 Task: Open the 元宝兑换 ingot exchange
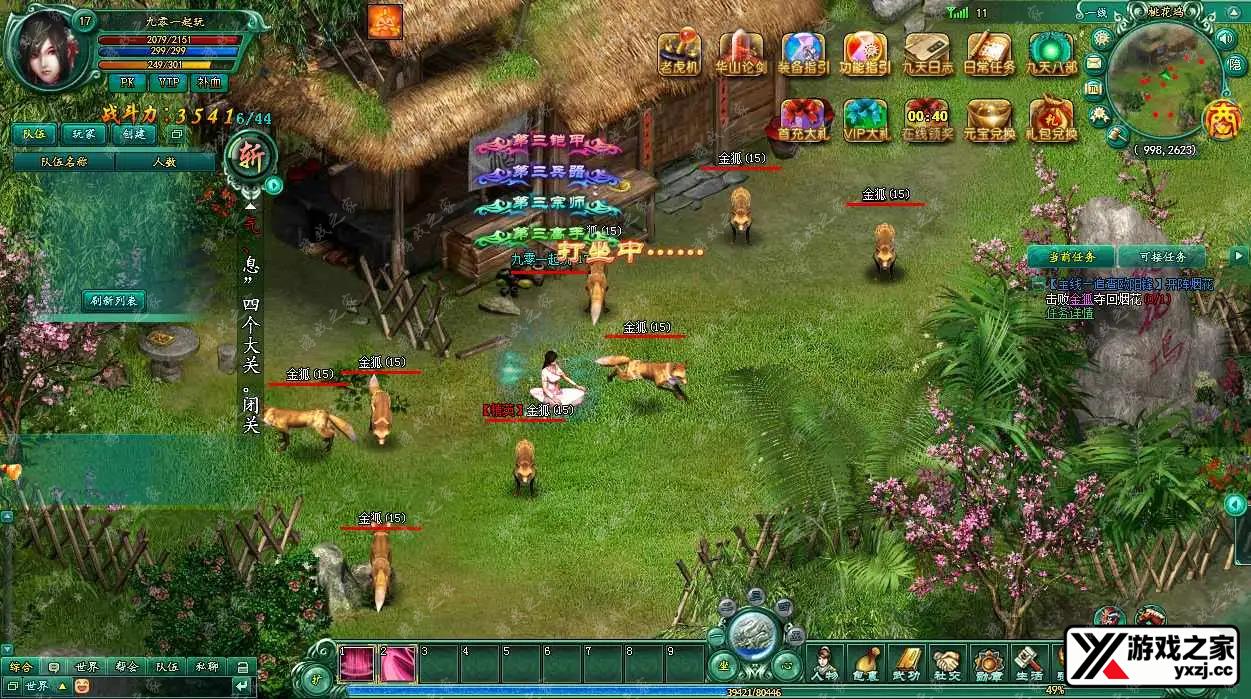(989, 117)
